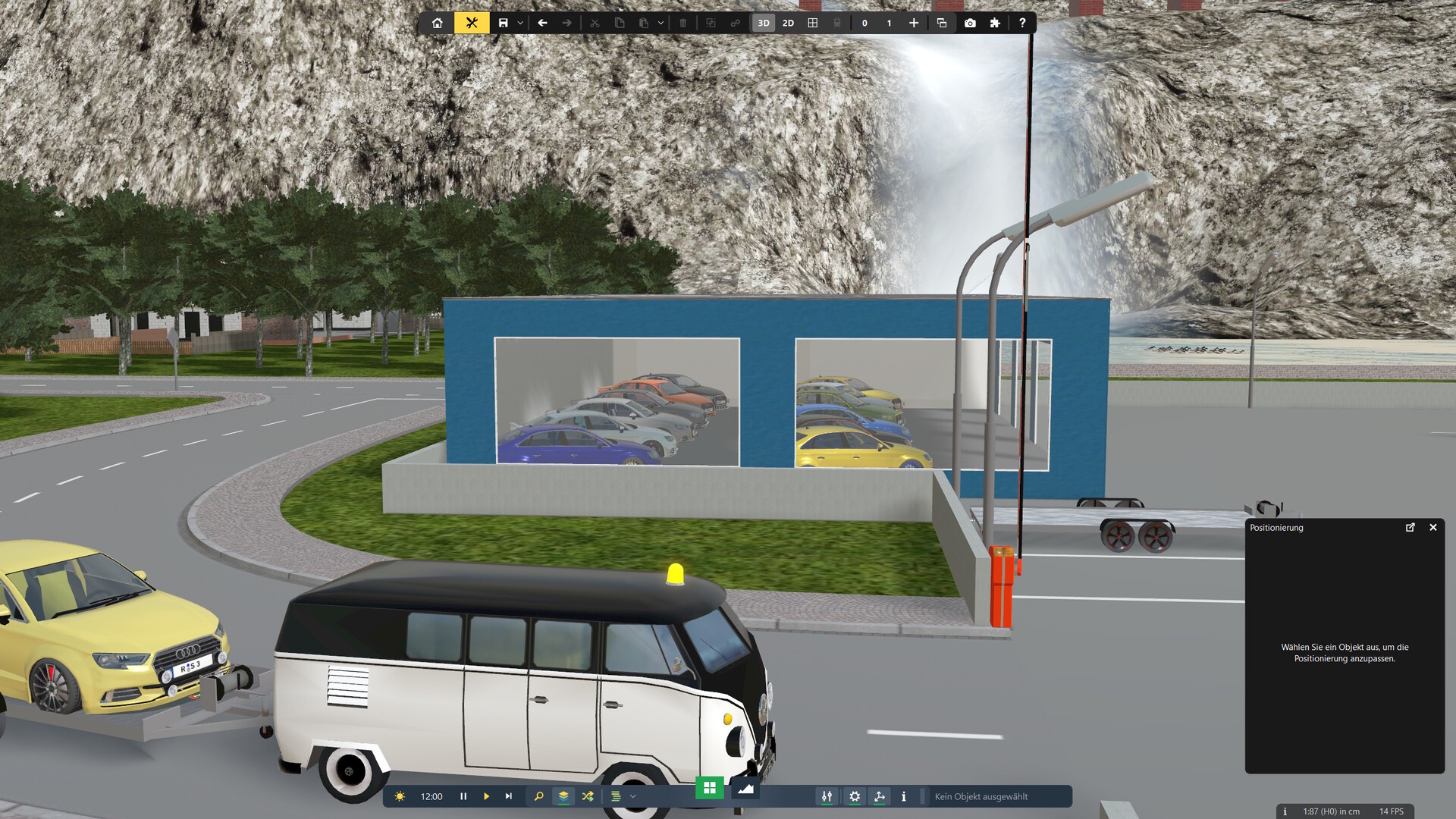This screenshot has width=1456, height=819.
Task: Pause the simulation time
Action: (463, 796)
